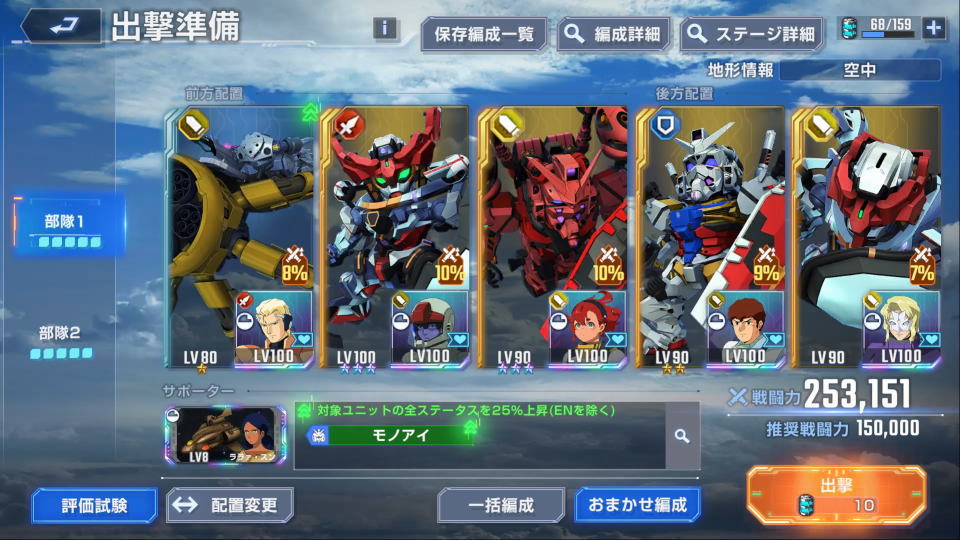The width and height of the screenshot is (960, 540).
Task: Open 評価試験 evaluation test
Action: [94, 505]
